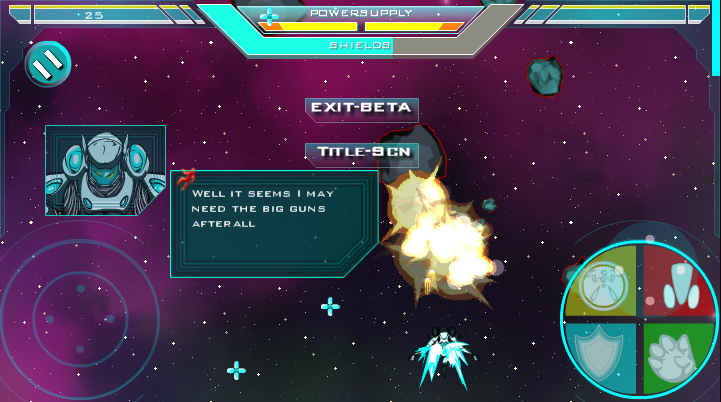Activate the yellow quadrant ability
The width and height of the screenshot is (721, 402).
(603, 281)
